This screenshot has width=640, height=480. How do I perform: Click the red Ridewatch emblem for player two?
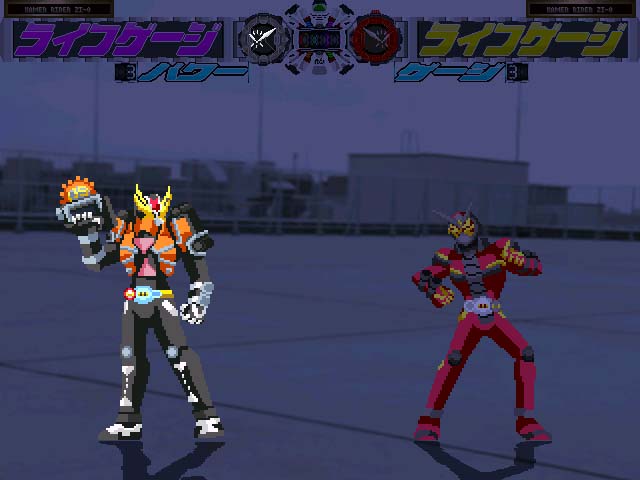point(377,39)
